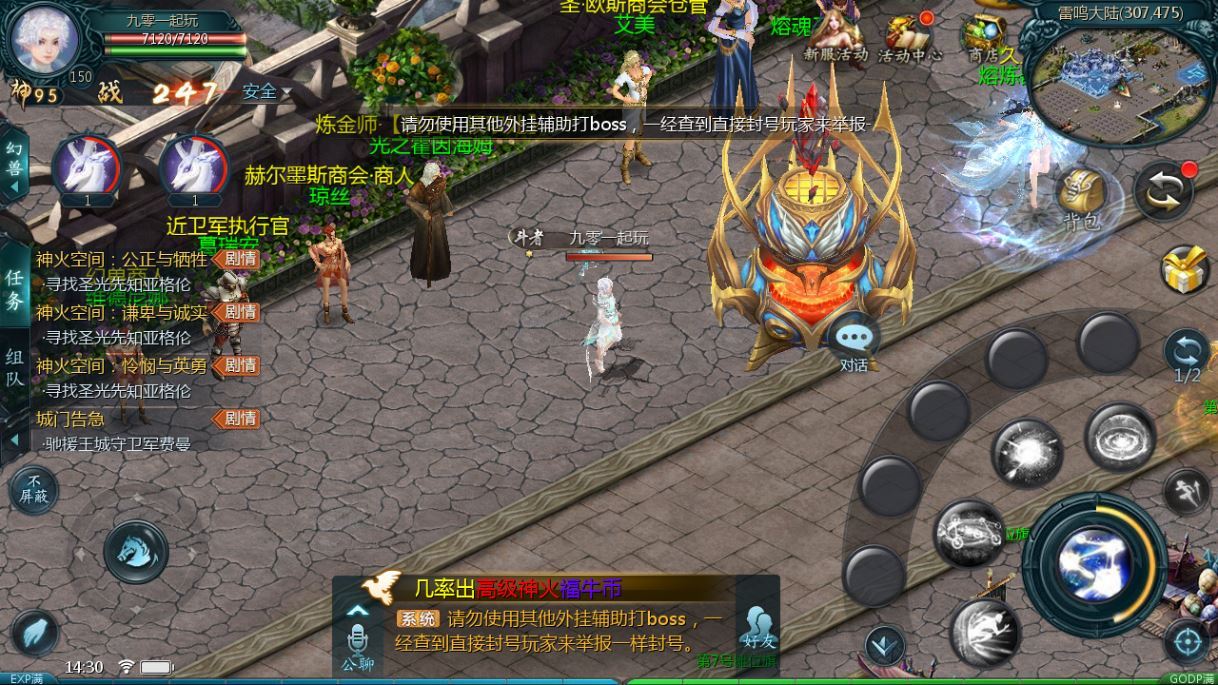The image size is (1218, 685).
Task: Switch to the 组队 team tab
Action: tap(15, 367)
